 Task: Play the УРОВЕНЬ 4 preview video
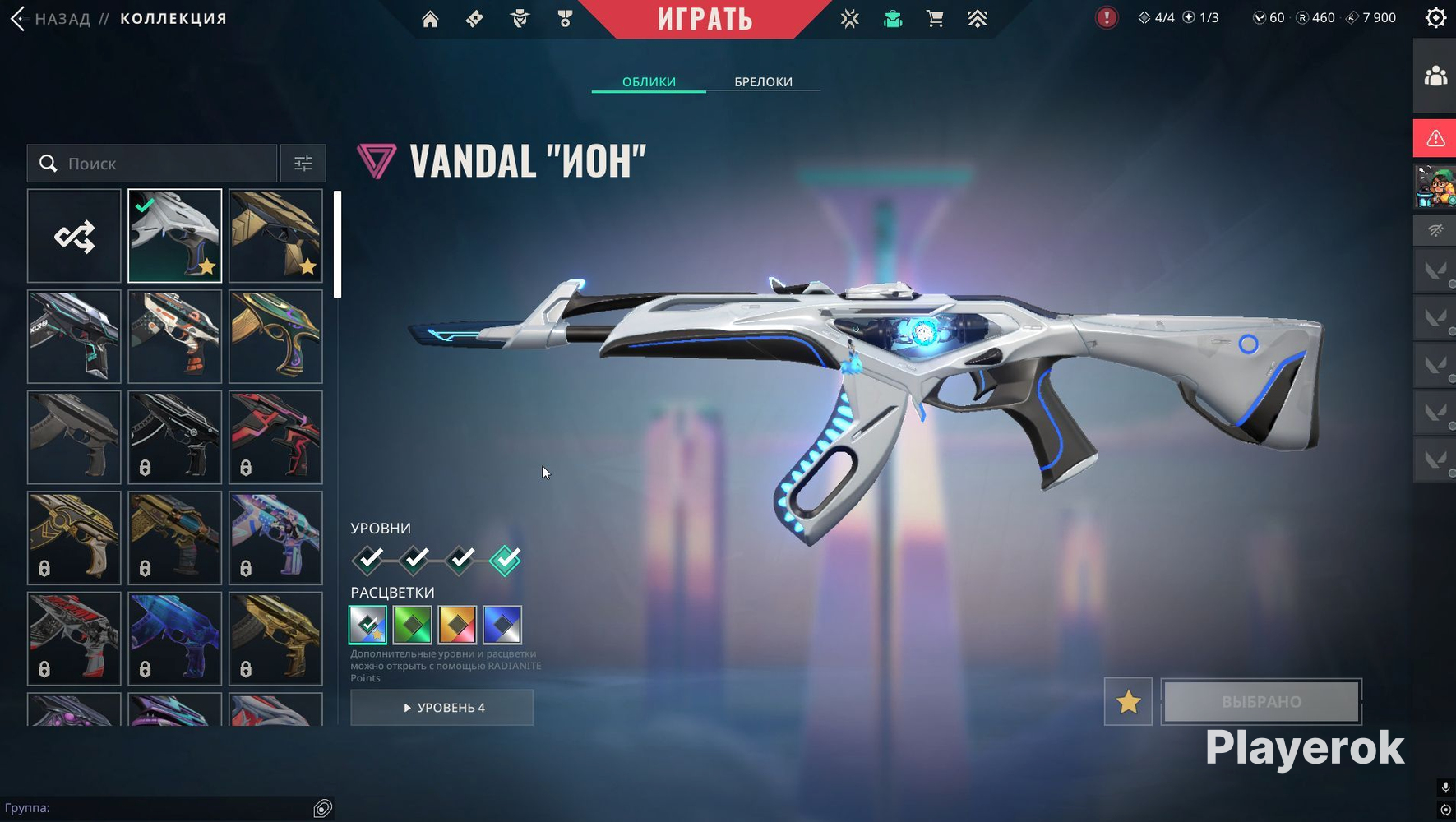click(442, 708)
